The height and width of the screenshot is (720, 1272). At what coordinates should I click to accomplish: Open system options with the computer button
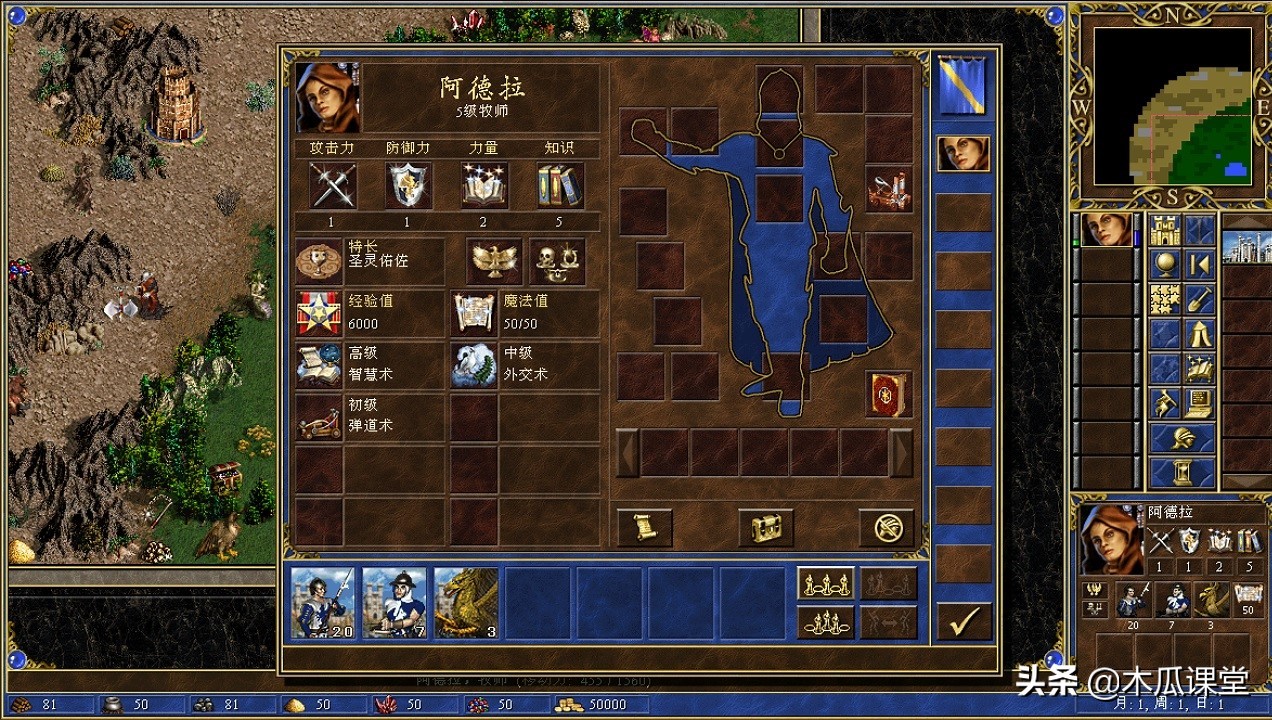coord(1199,403)
